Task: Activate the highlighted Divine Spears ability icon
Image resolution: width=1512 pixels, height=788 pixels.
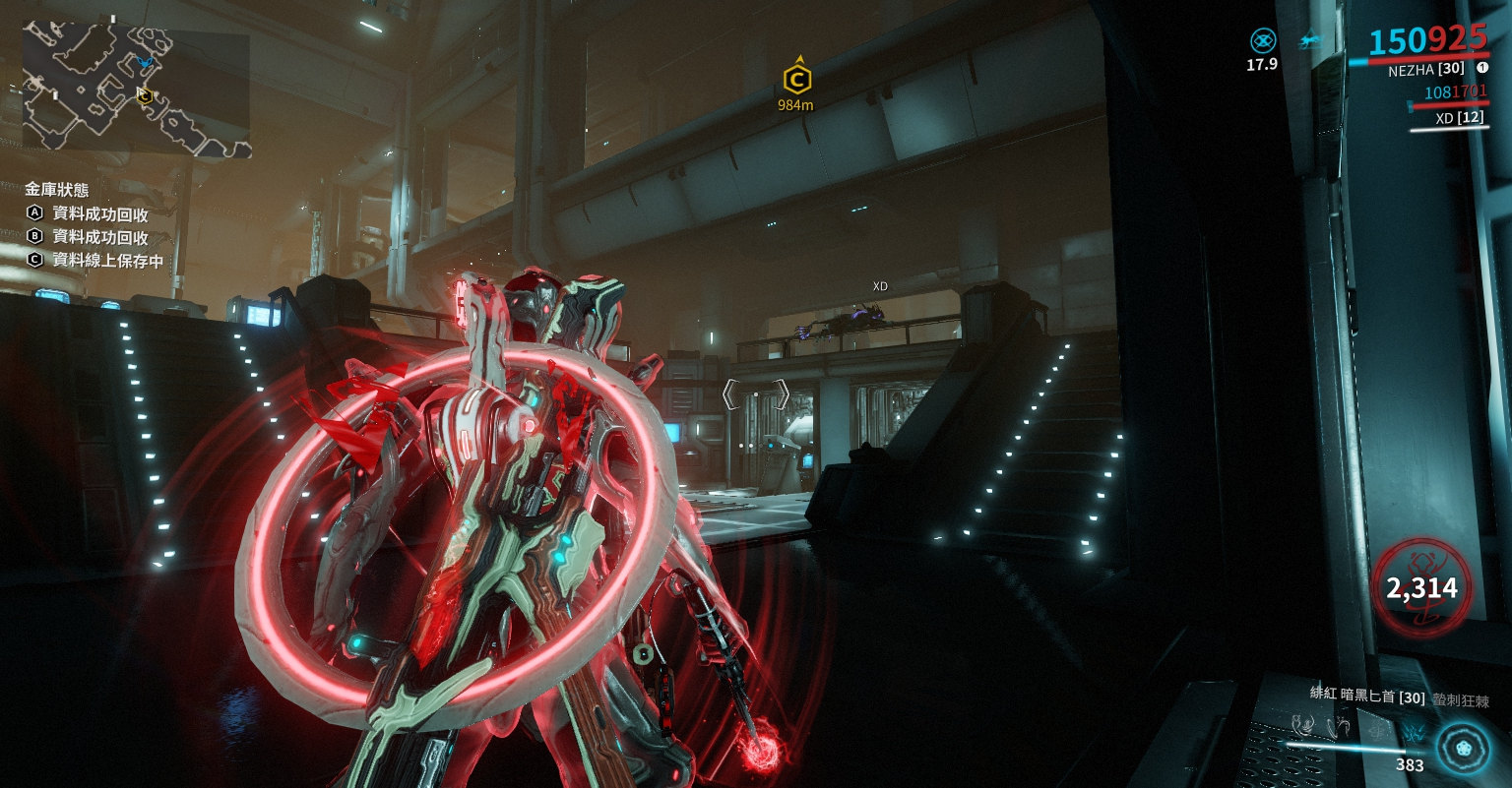Action: click(1415, 730)
